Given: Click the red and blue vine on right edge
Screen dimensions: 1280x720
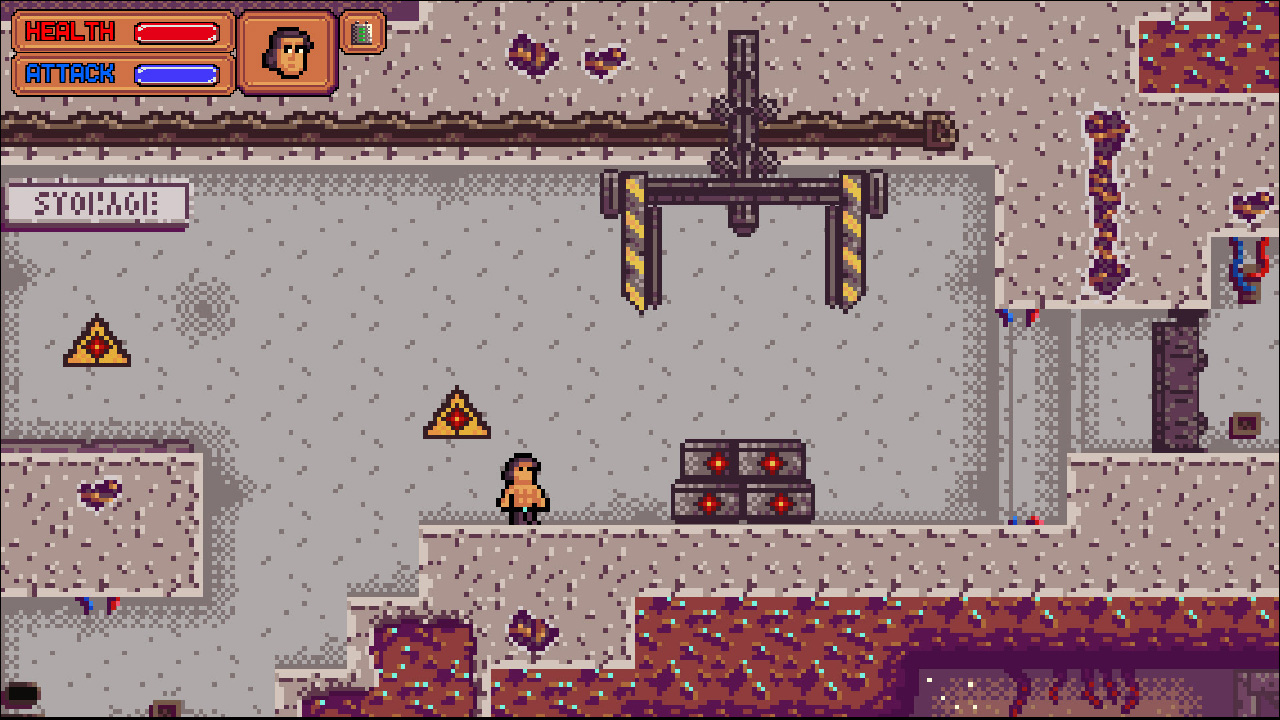Looking at the screenshot, I should coord(1243,270).
